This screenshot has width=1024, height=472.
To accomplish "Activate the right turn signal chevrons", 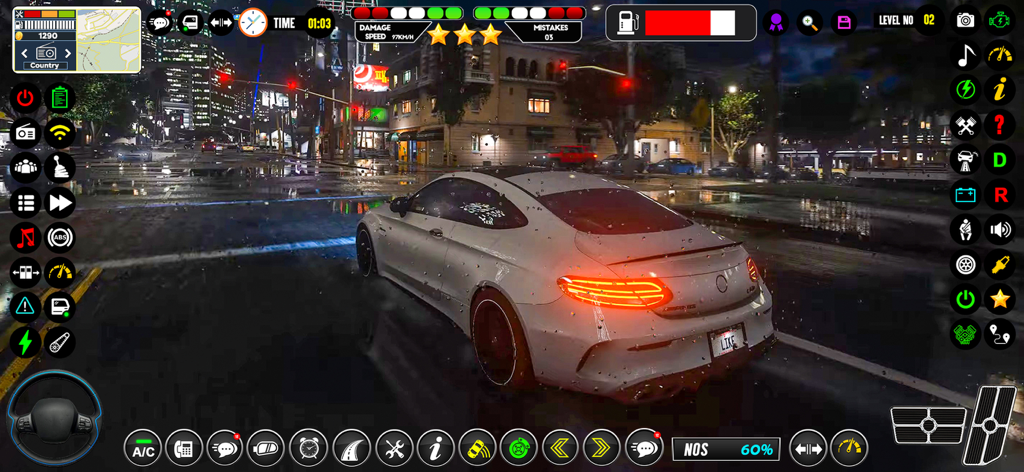I will point(602,448).
